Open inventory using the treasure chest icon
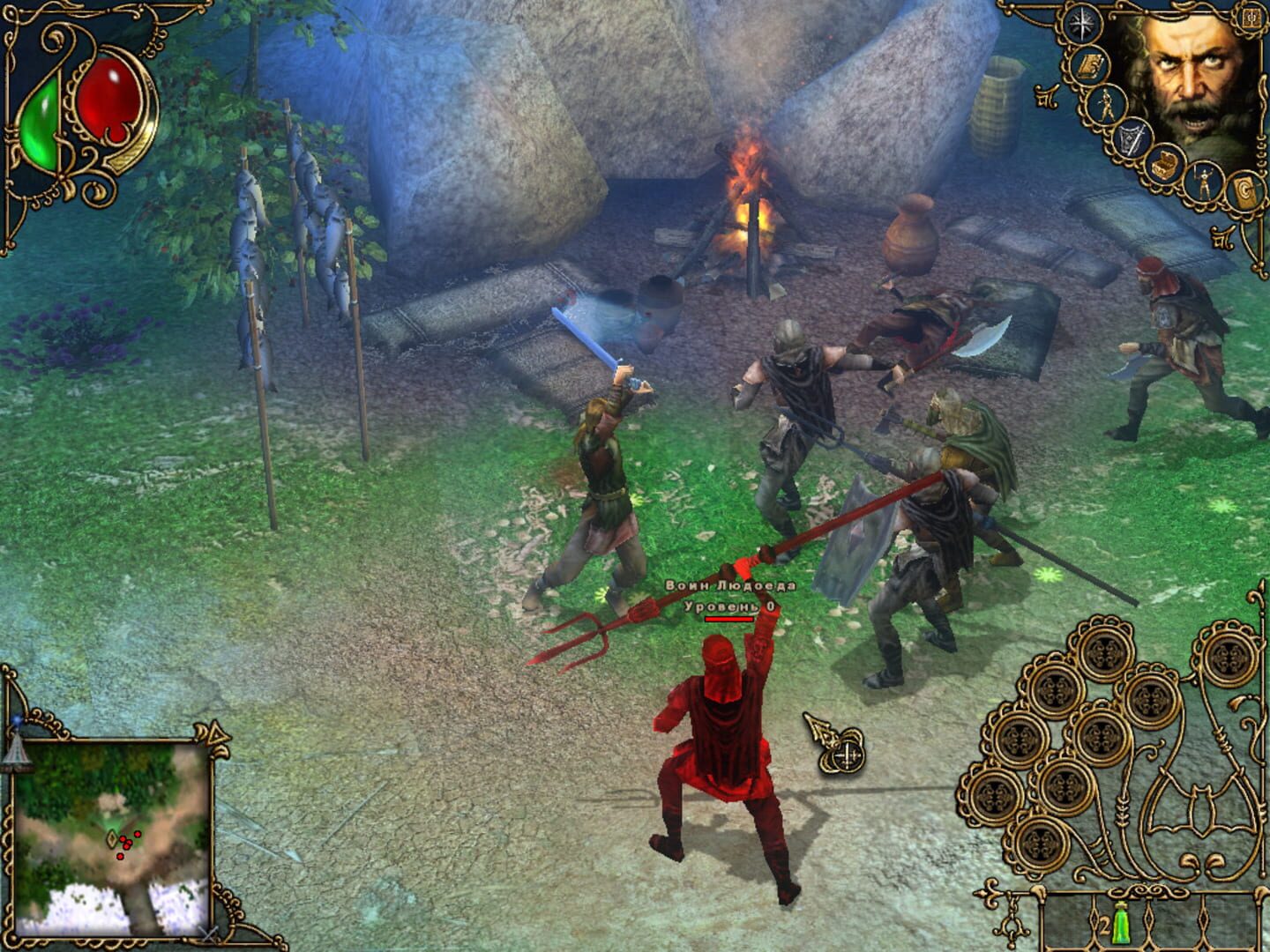 tap(1165, 165)
